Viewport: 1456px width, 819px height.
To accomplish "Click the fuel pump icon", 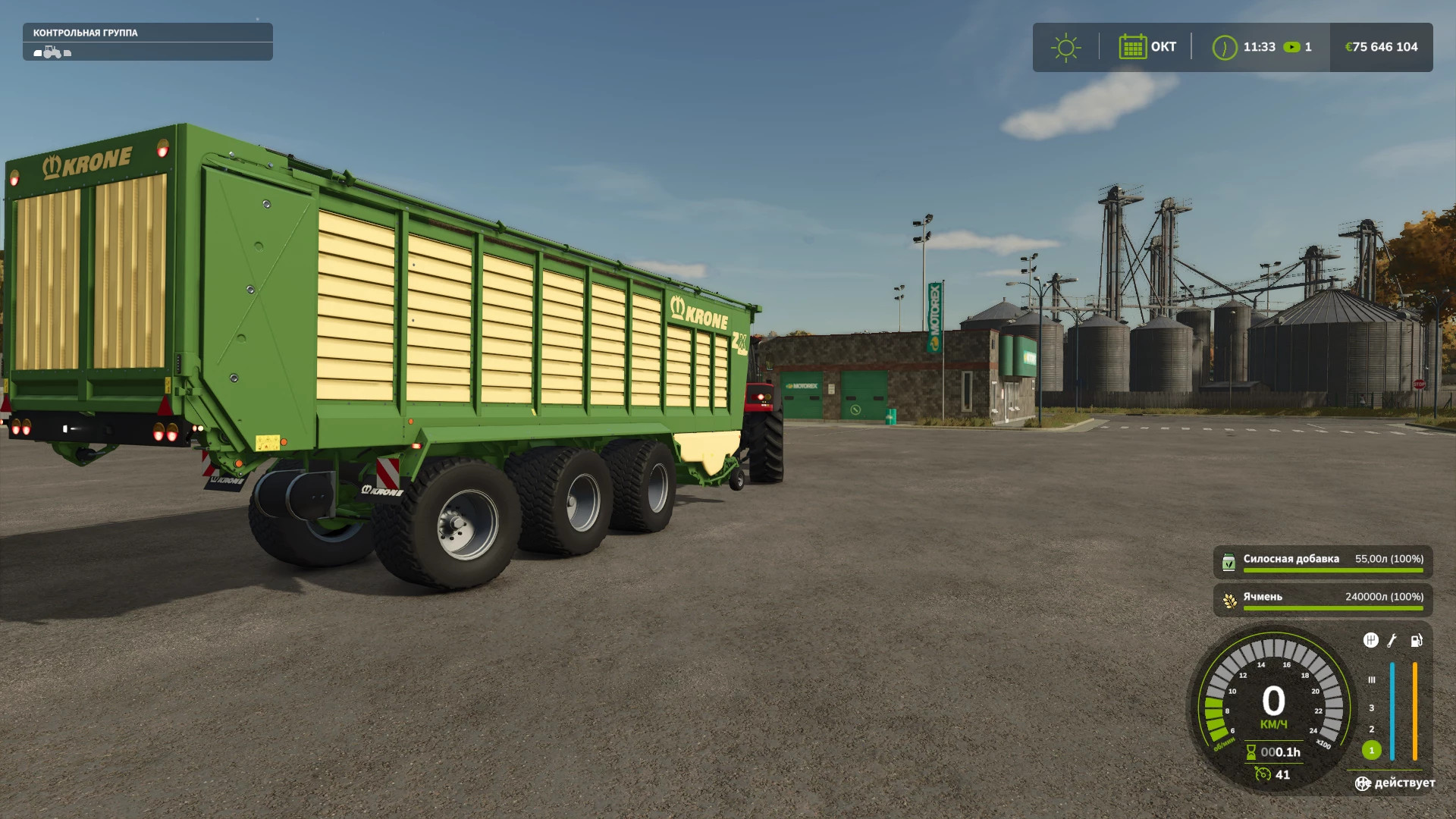I will pyautogui.click(x=1416, y=641).
